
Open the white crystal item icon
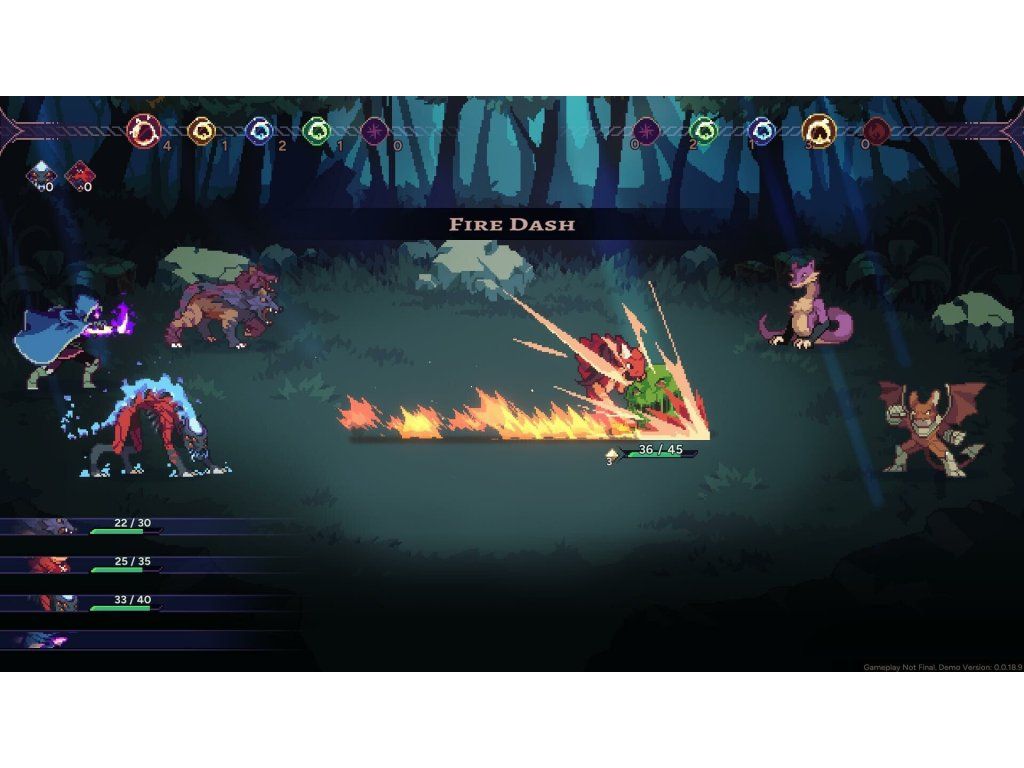[x=41, y=176]
